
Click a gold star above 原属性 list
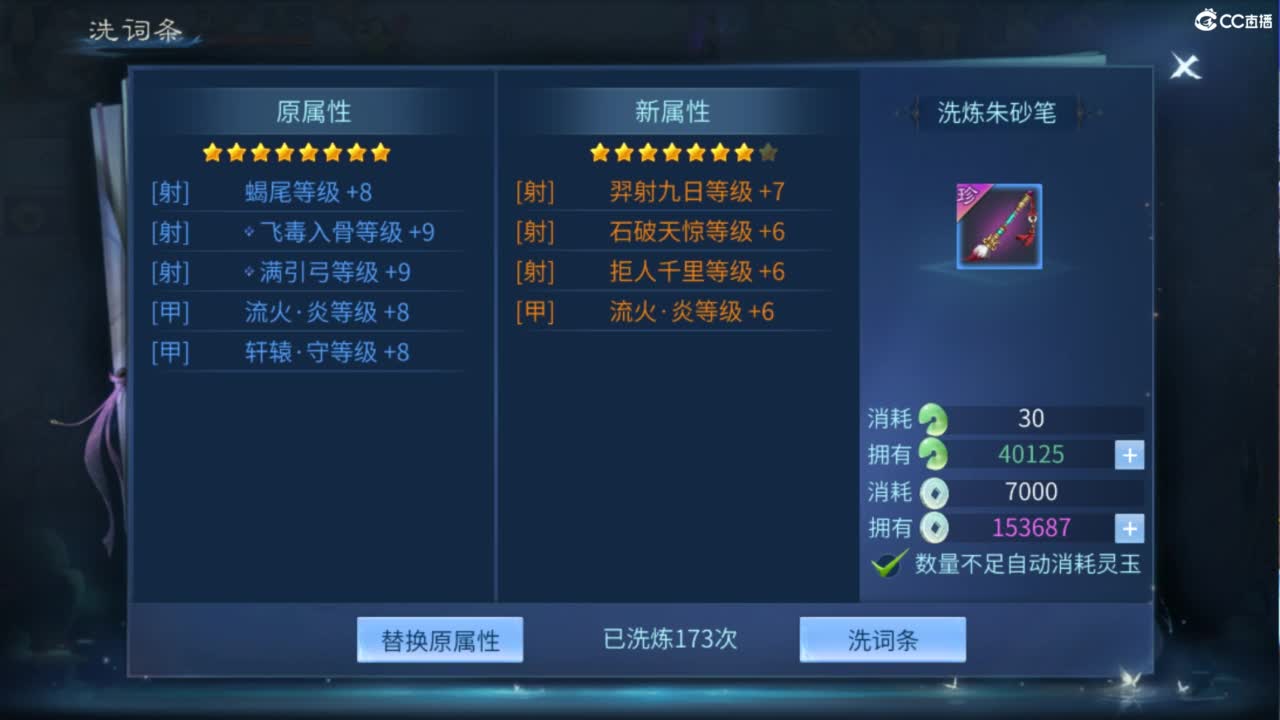coord(283,152)
